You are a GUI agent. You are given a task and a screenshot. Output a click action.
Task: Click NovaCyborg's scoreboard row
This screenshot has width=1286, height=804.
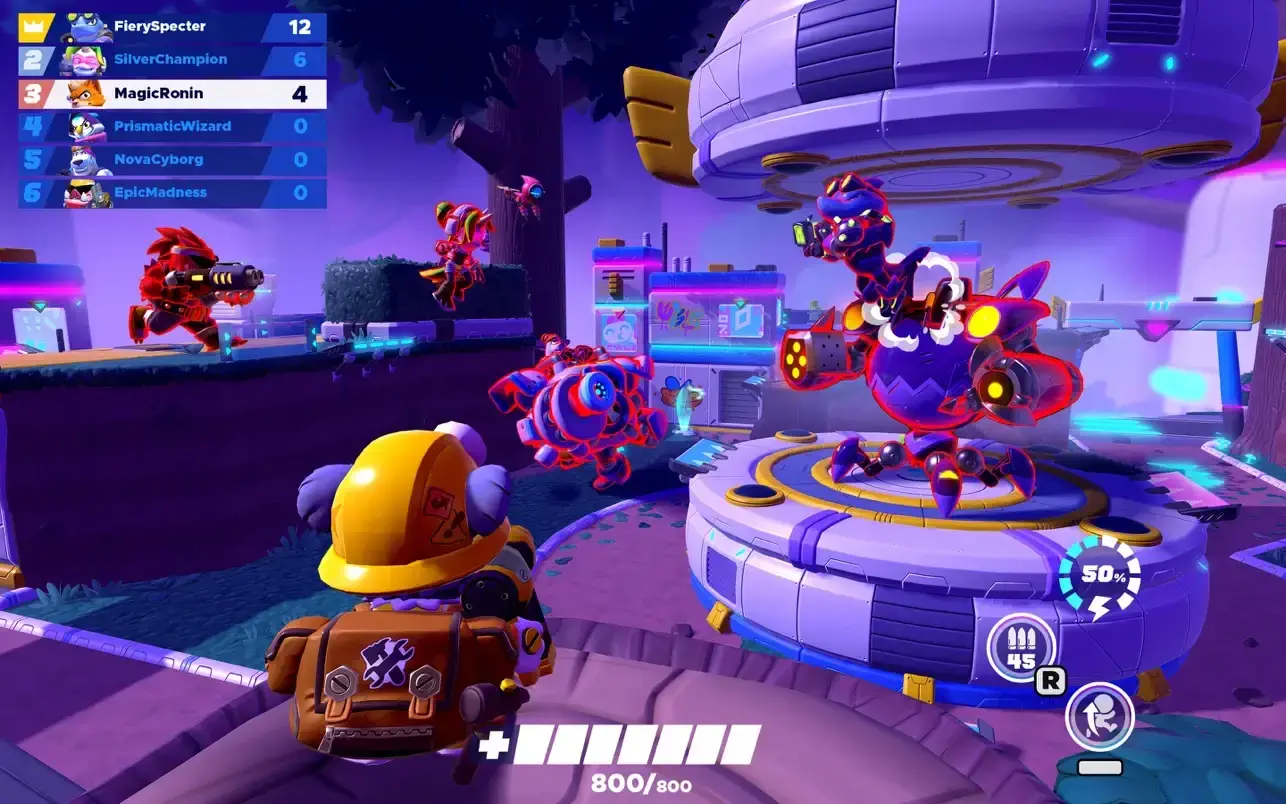tap(172, 159)
